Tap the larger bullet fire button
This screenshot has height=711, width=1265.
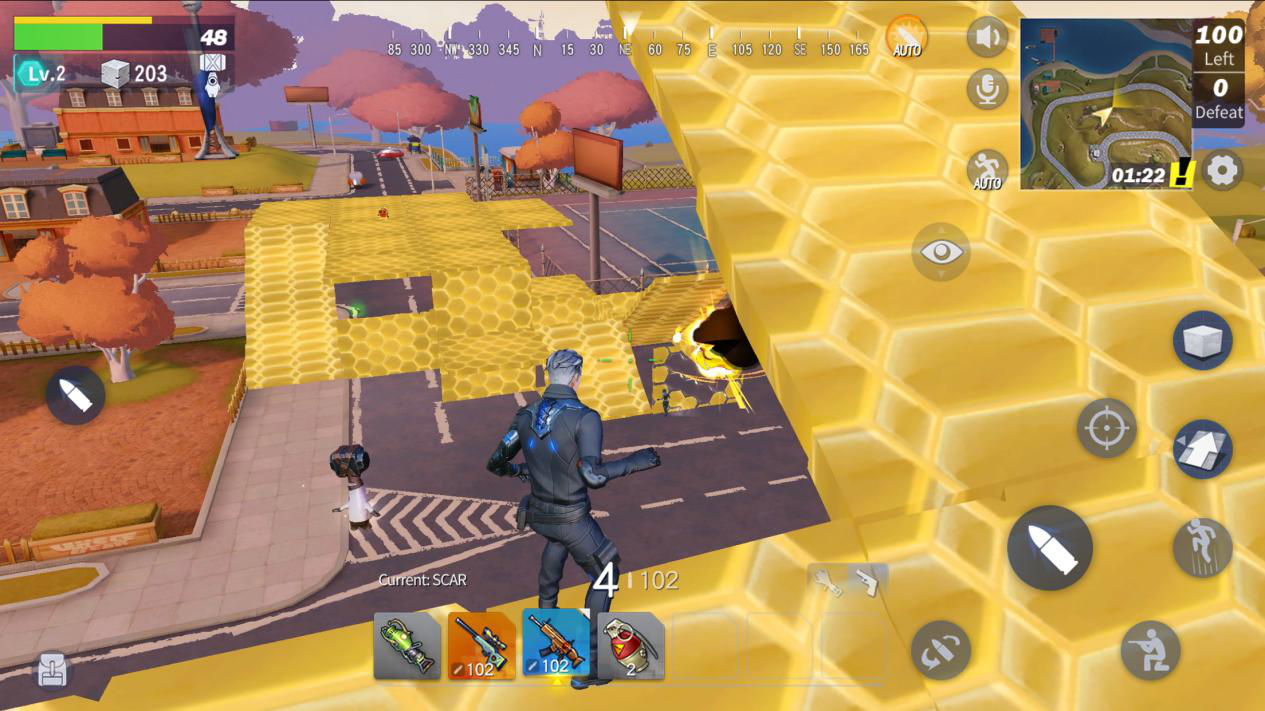click(x=1049, y=547)
